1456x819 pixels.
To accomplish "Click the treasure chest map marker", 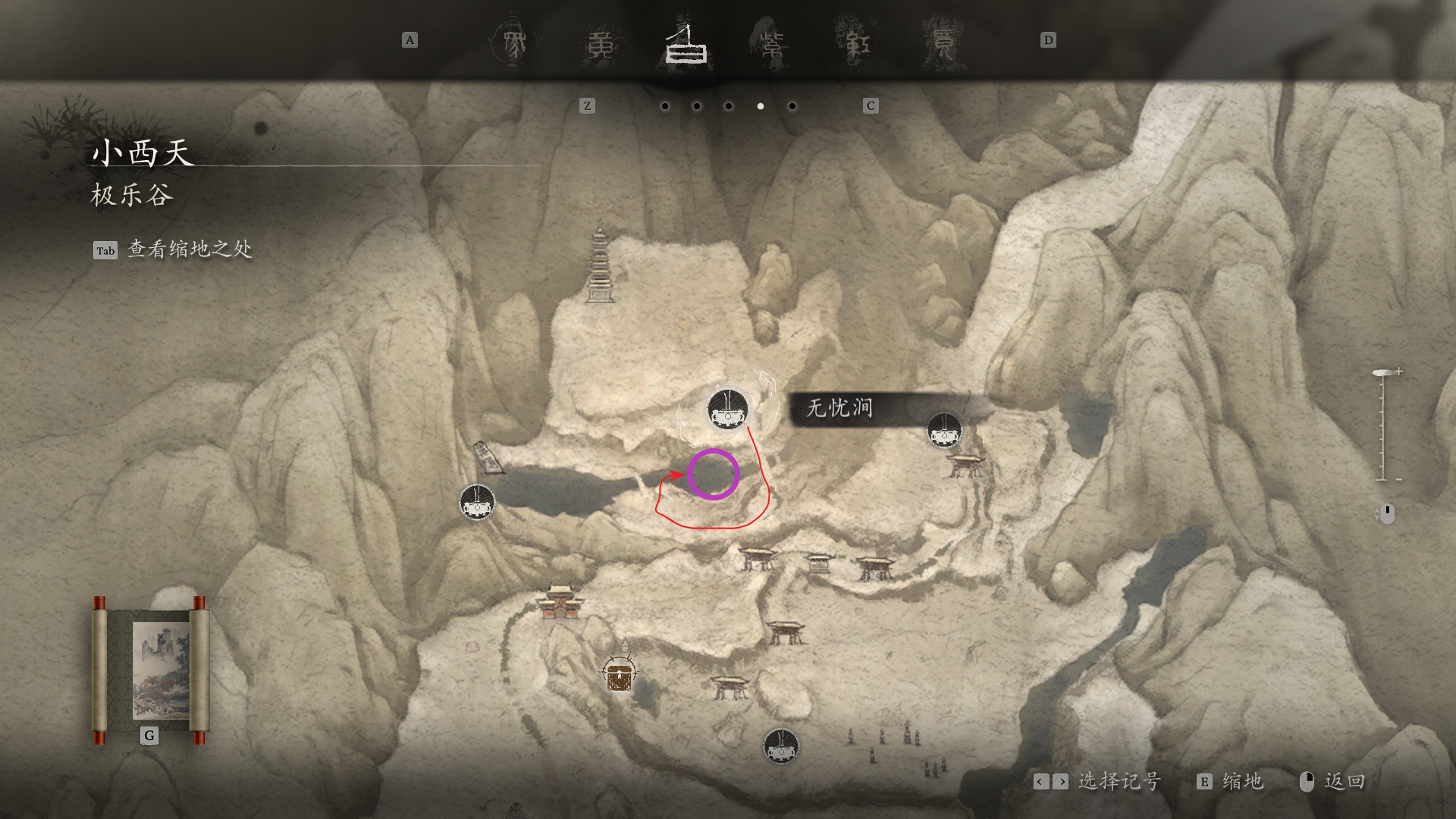I will pos(619,673).
